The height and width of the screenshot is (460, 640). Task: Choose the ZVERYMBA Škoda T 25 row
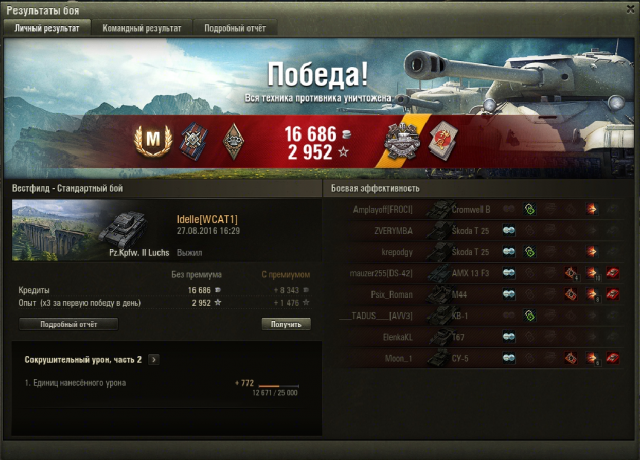[x=476, y=230]
